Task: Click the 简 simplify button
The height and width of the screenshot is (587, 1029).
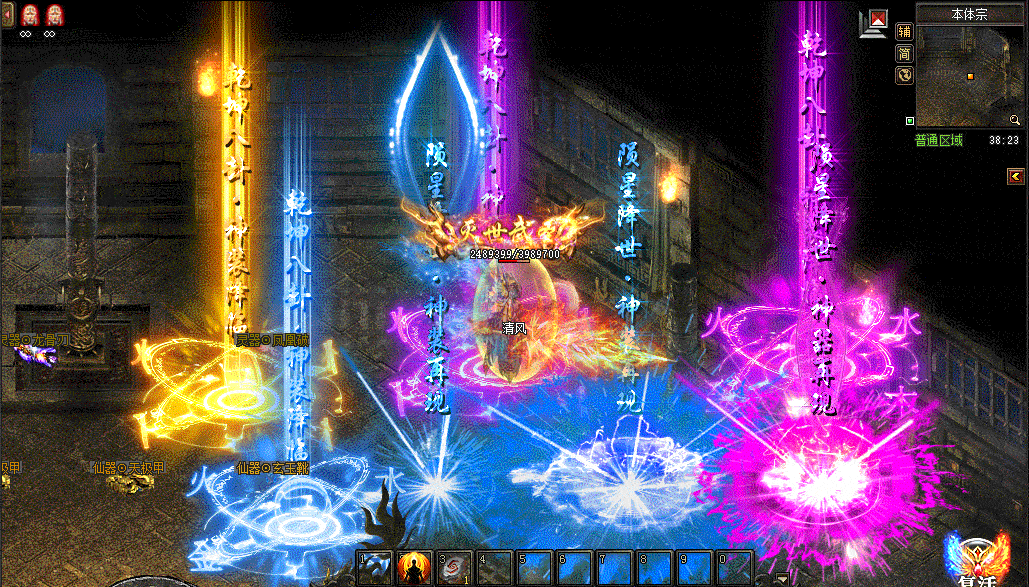Action: tap(904, 53)
